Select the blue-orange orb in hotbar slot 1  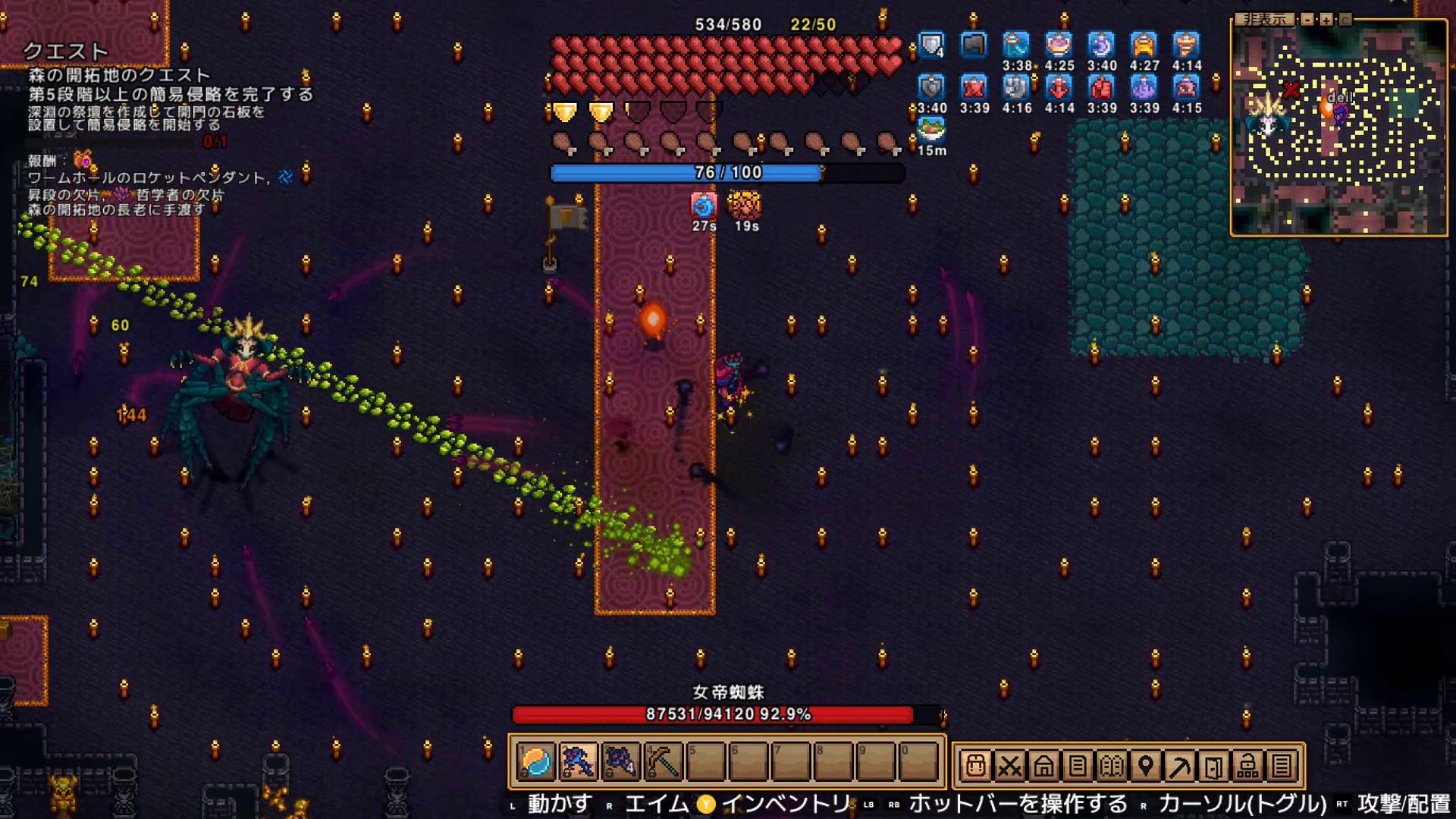pyautogui.click(x=536, y=761)
